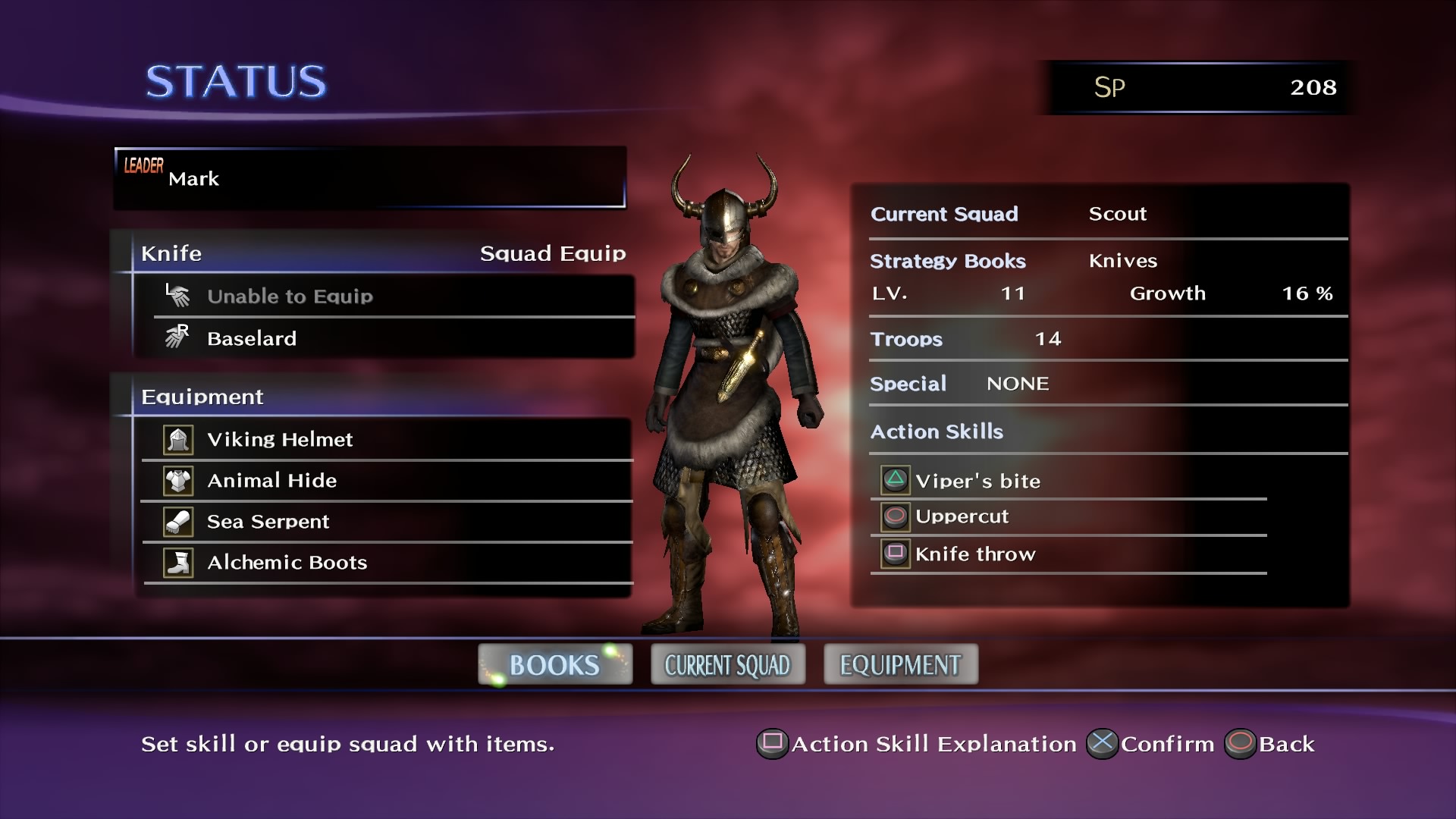Pick the Sea Serpent gauntlet slot

[x=387, y=522]
